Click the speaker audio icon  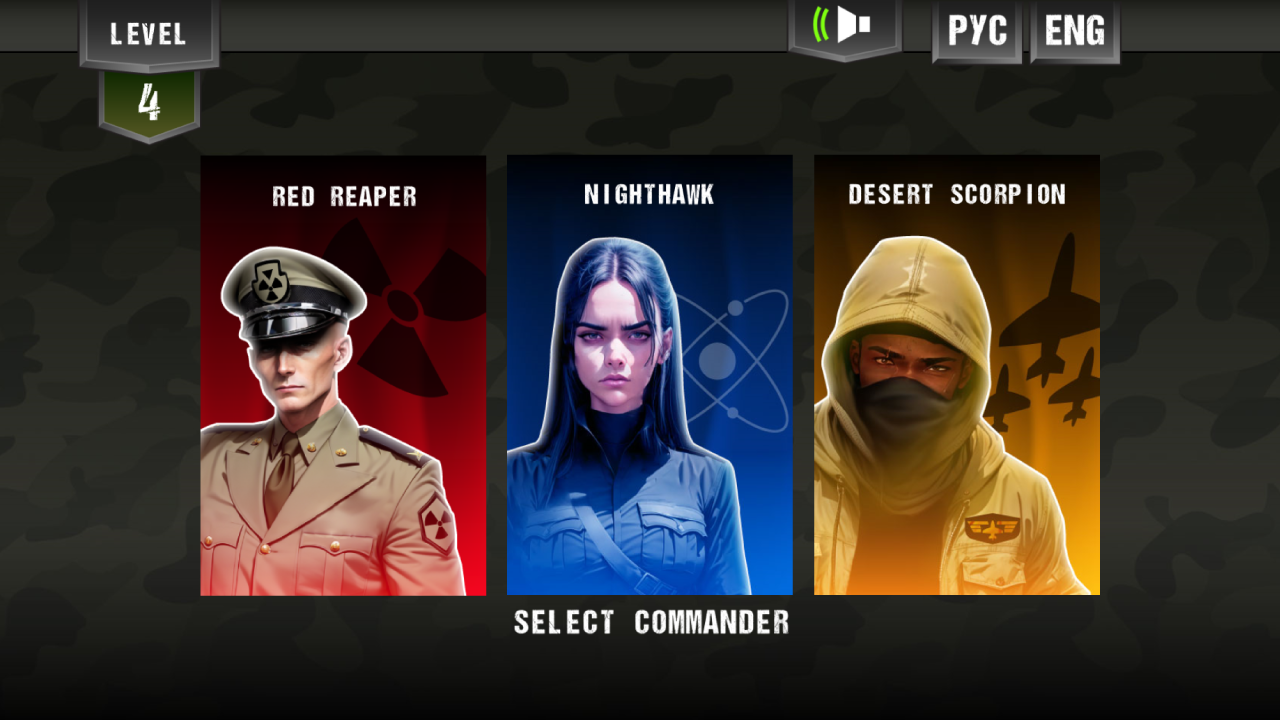point(843,28)
